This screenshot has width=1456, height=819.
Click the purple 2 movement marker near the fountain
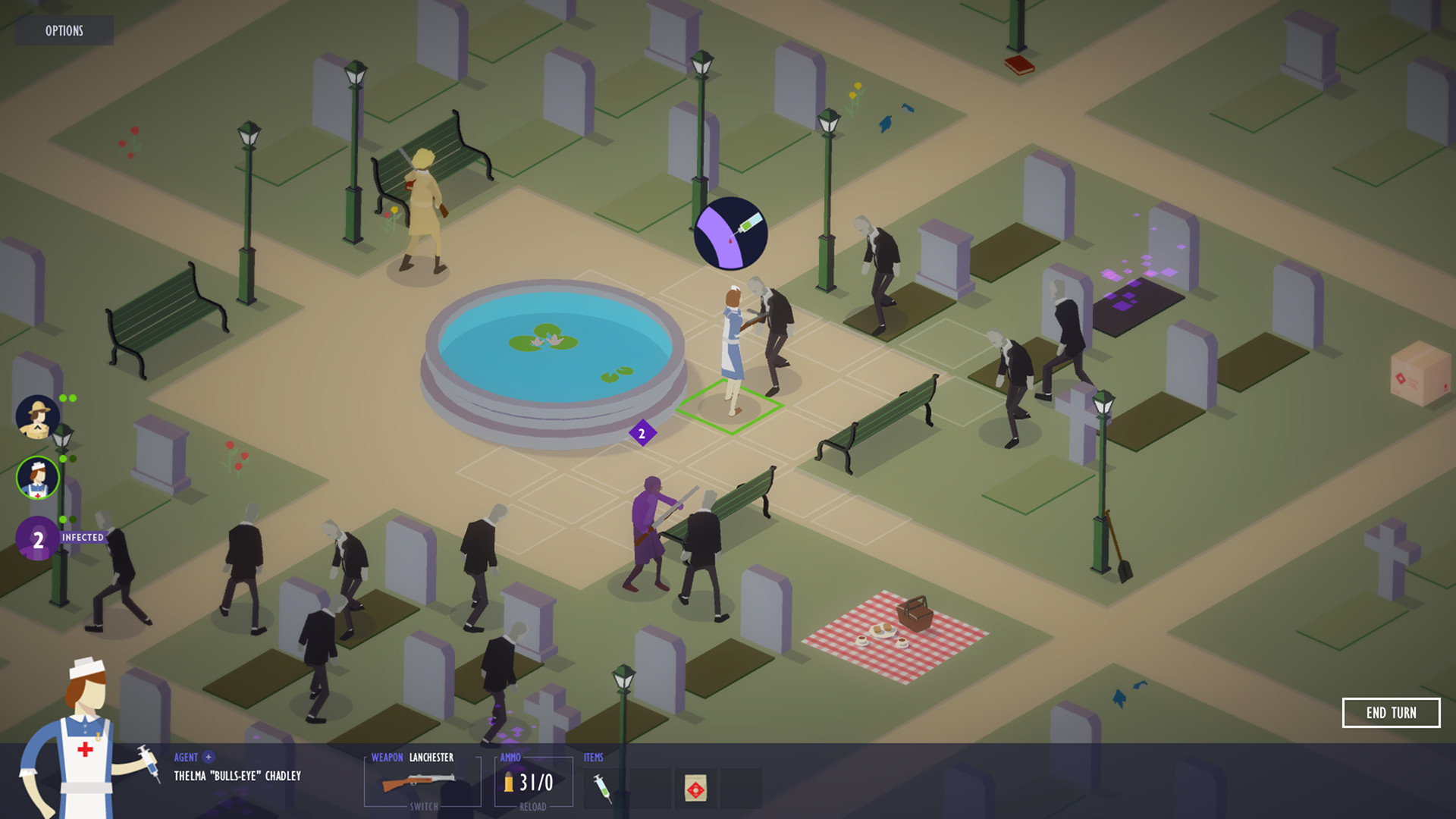click(641, 433)
